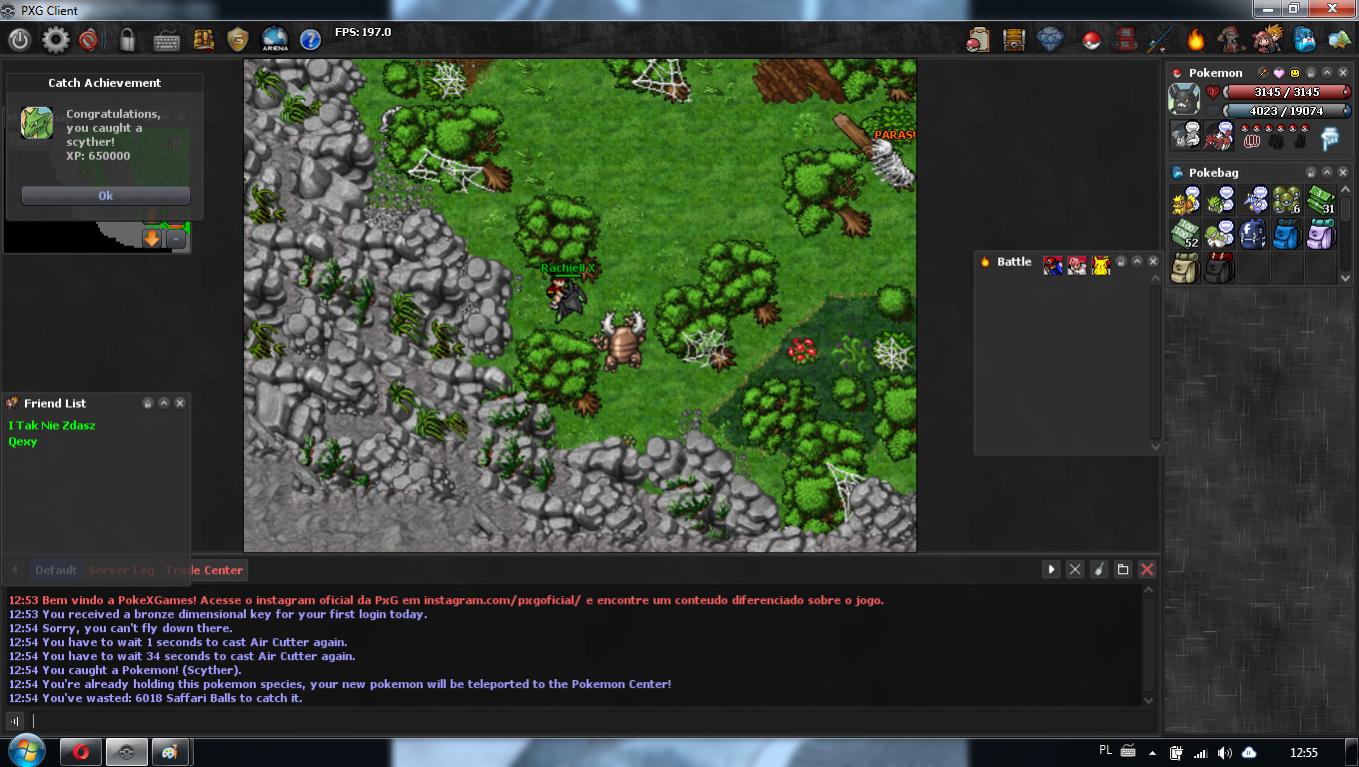The image size is (1359, 767).
Task: Confirm the Catch Achievement with Ok
Action: [105, 196]
